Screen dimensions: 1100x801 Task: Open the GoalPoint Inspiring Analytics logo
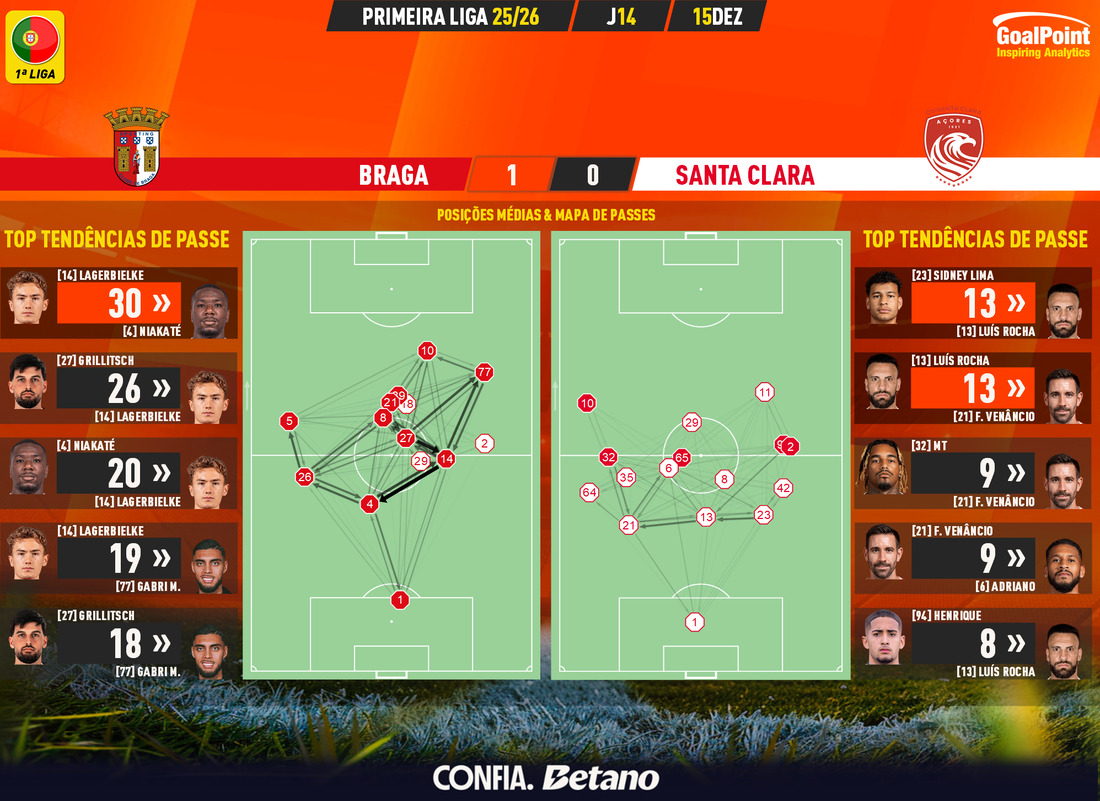(x=1043, y=38)
